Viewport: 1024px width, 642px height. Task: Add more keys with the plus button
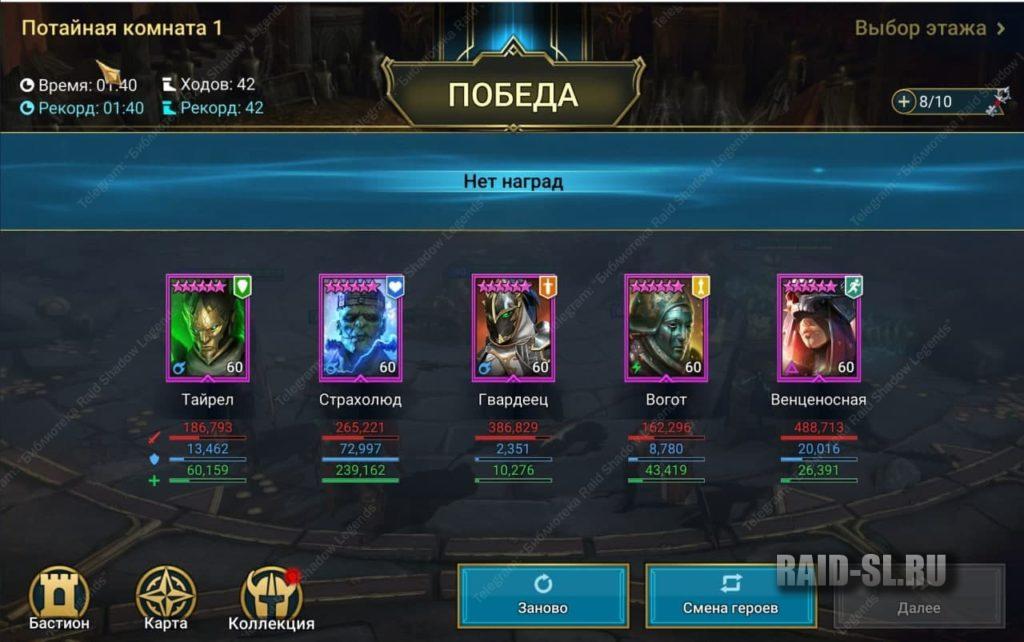point(904,101)
